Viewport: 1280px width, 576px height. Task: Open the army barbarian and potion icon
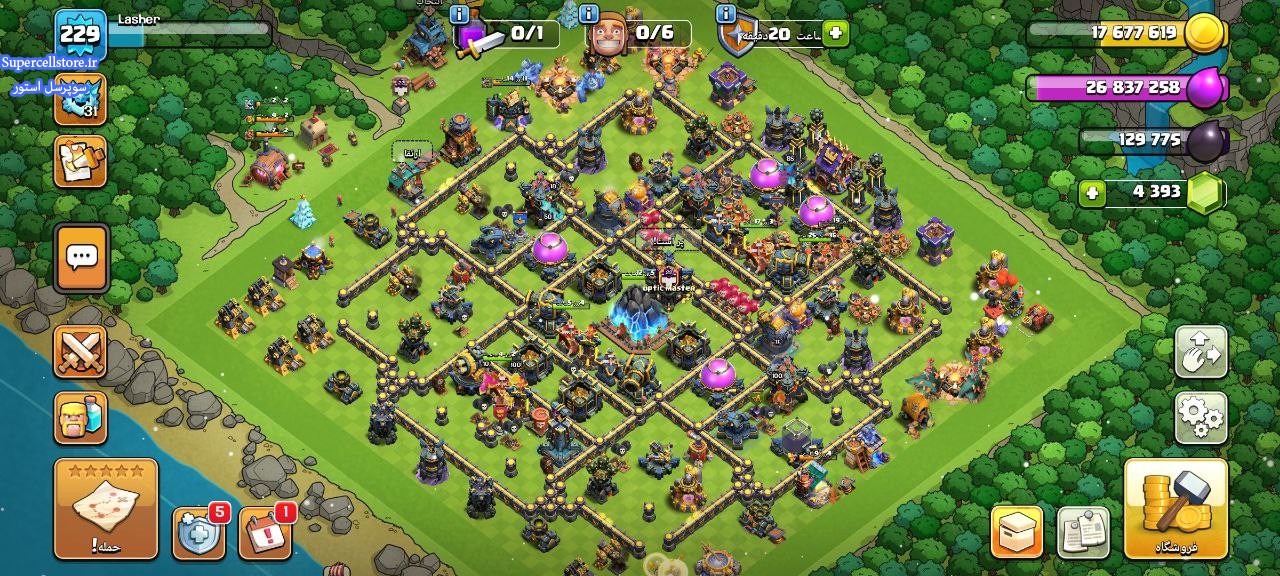[80, 417]
